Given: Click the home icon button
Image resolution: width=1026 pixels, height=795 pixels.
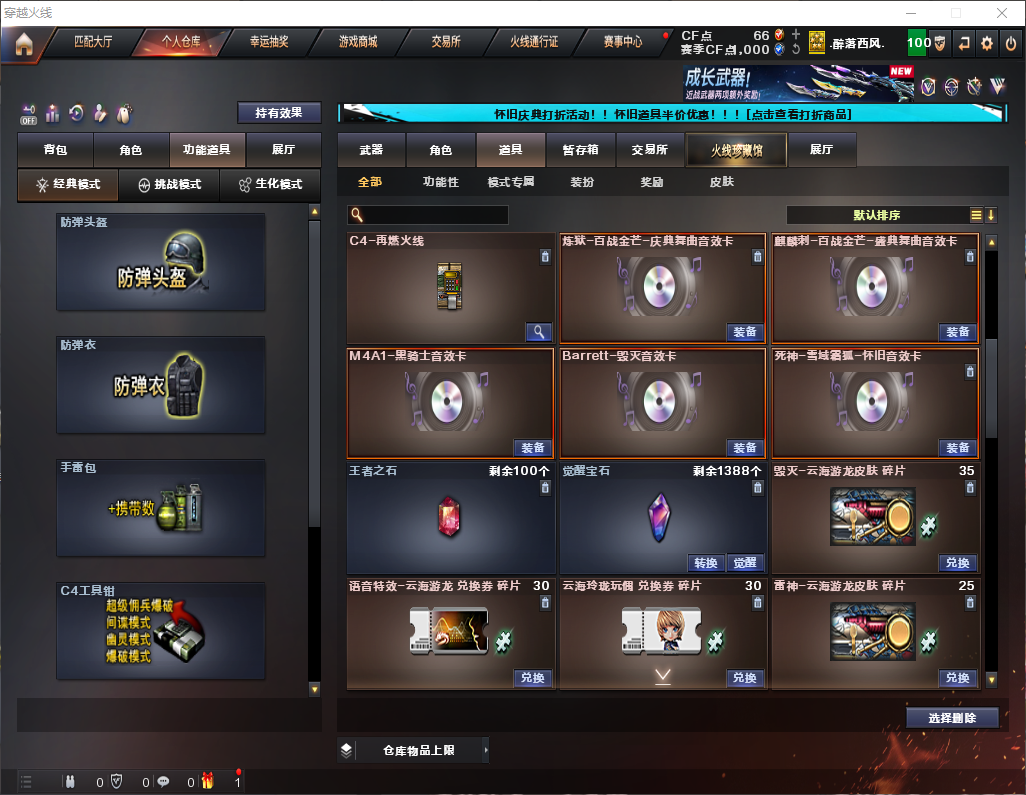Looking at the screenshot, I should [x=24, y=43].
